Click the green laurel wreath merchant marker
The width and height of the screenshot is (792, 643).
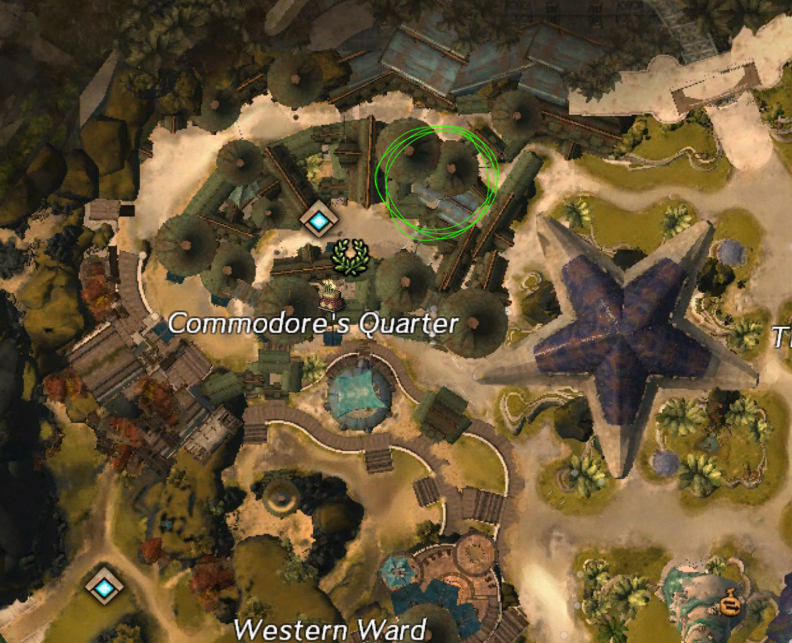pyautogui.click(x=350, y=256)
